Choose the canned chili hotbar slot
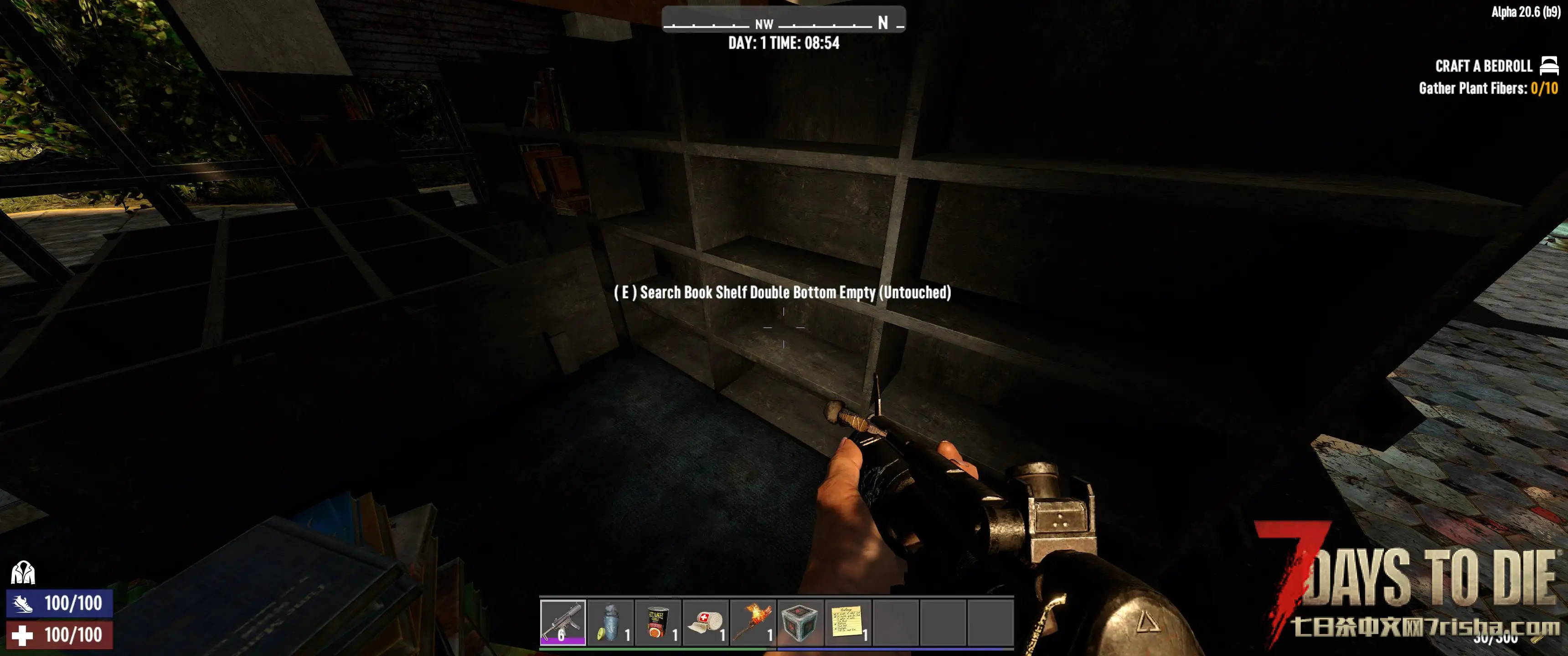The height and width of the screenshot is (656, 1568). pyautogui.click(x=658, y=621)
